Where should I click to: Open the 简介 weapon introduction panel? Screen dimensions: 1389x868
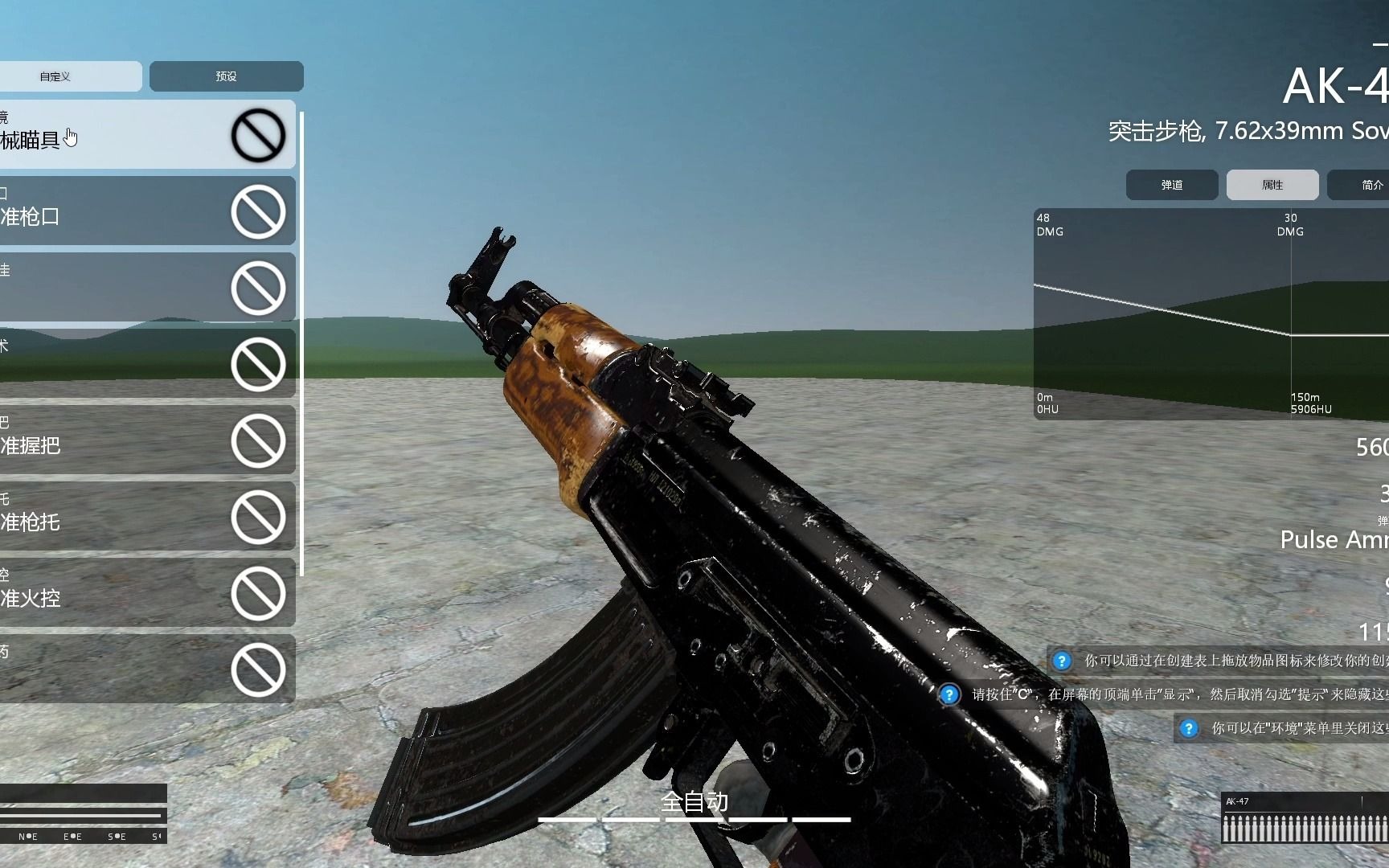click(1371, 185)
